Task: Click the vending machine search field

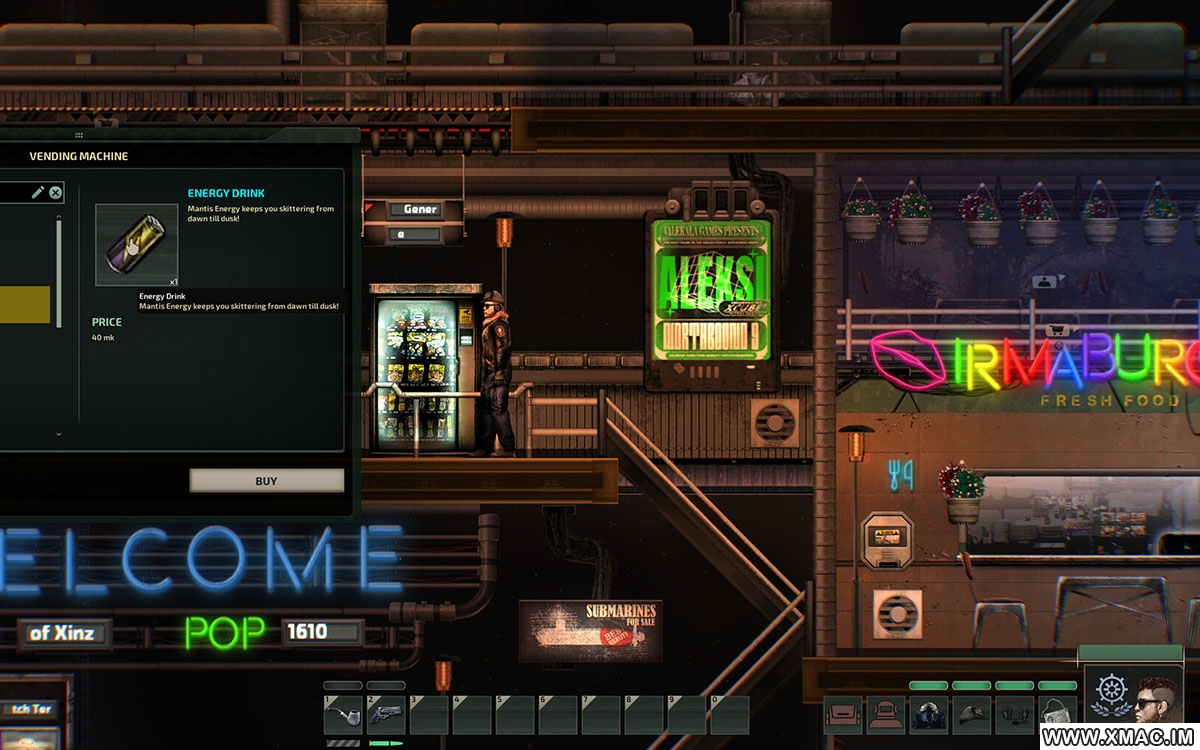Action: 14,193
